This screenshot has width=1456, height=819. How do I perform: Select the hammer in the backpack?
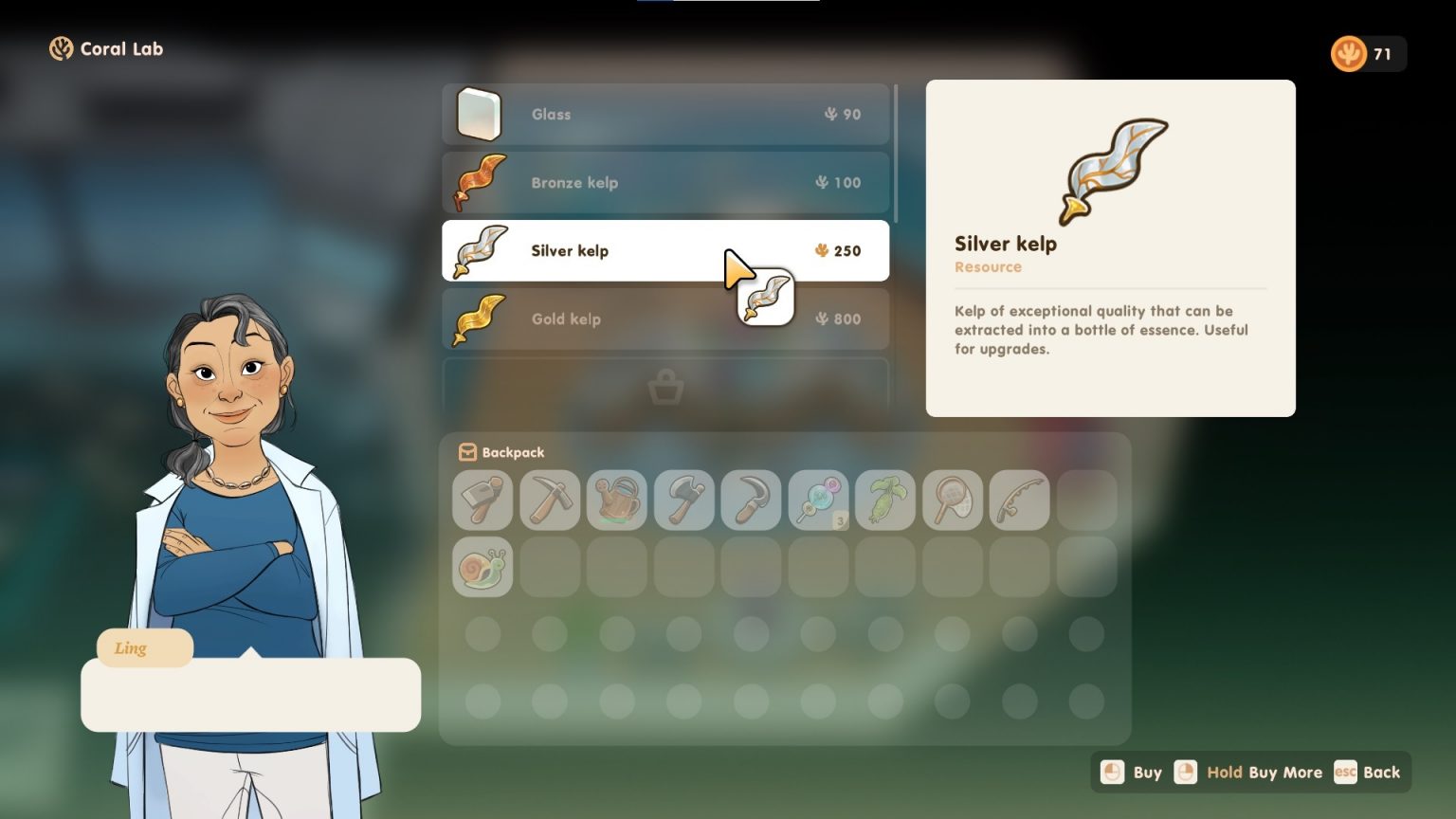(482, 500)
